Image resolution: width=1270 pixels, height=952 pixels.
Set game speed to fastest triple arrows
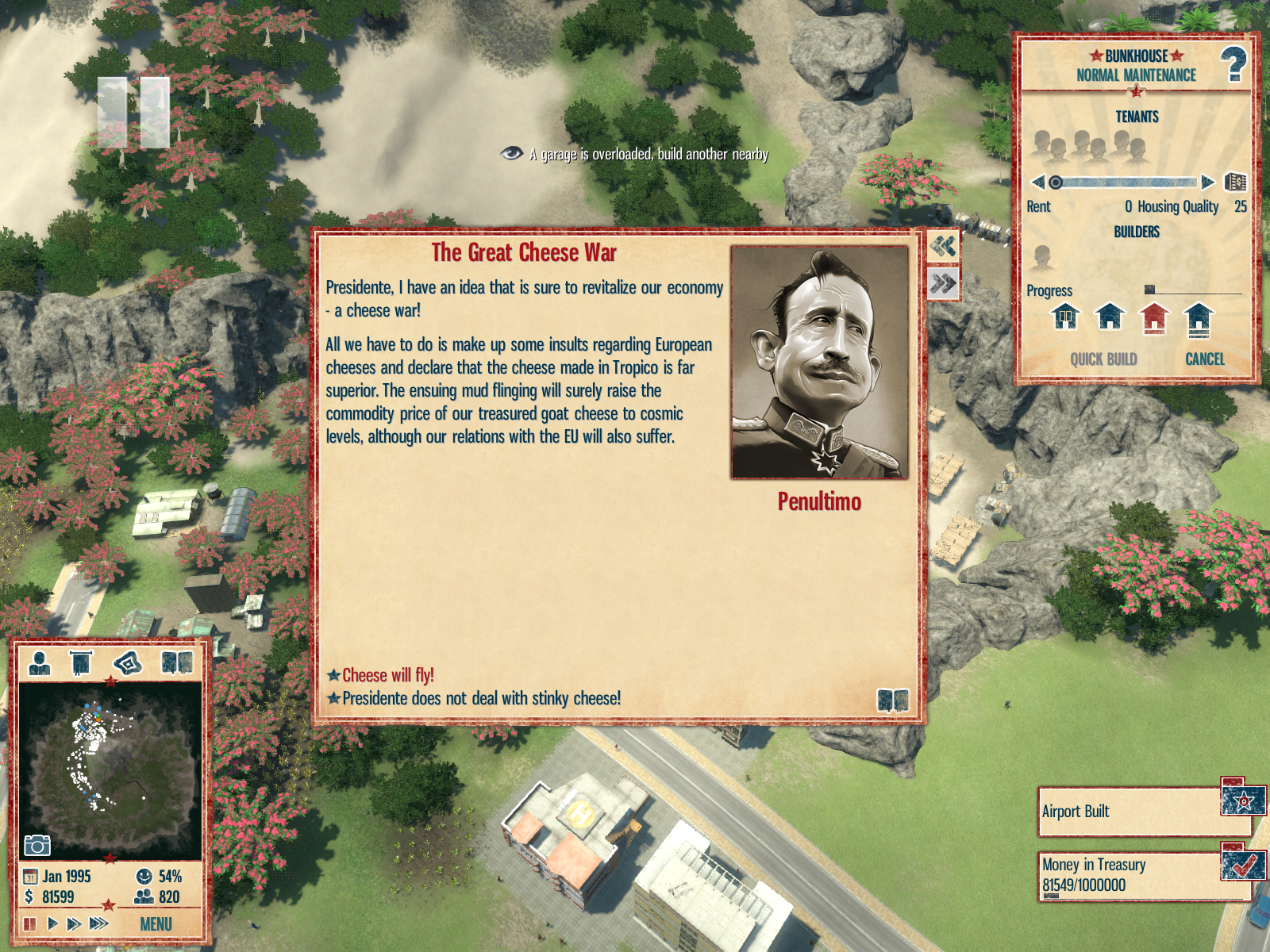click(x=99, y=923)
